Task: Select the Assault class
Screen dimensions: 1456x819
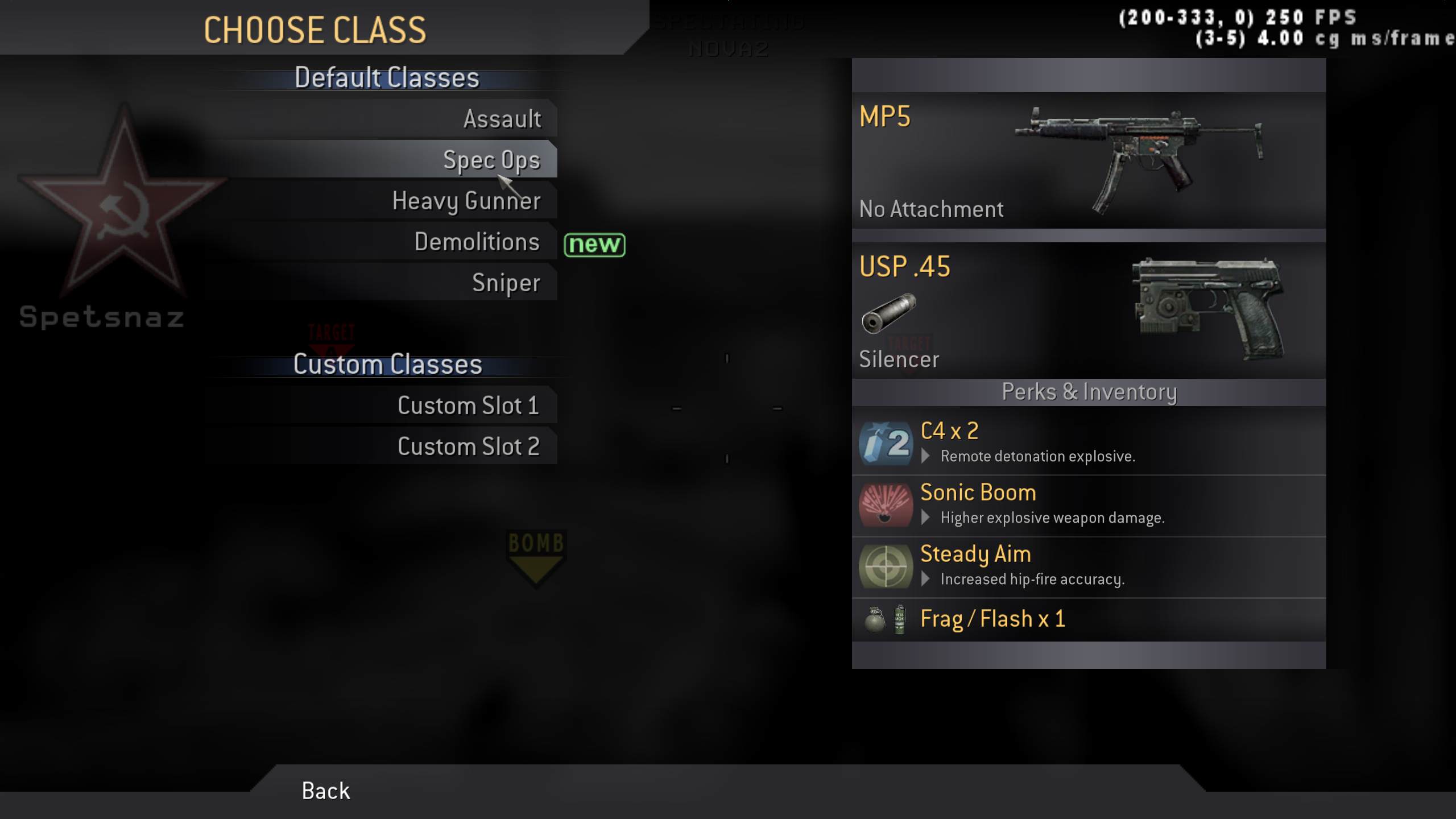Action: point(502,119)
